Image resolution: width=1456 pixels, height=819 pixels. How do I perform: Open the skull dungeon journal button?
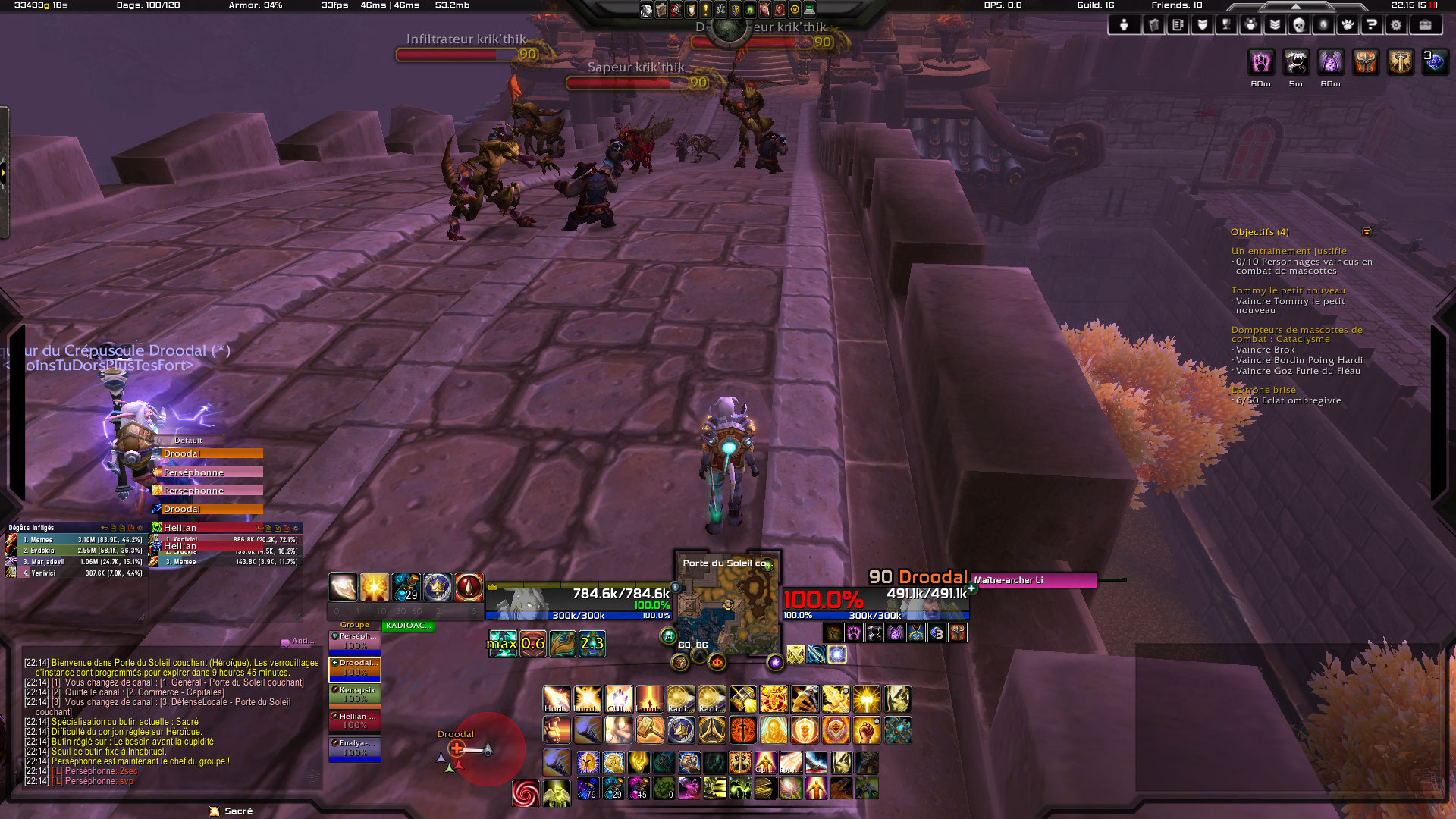pos(1298,25)
